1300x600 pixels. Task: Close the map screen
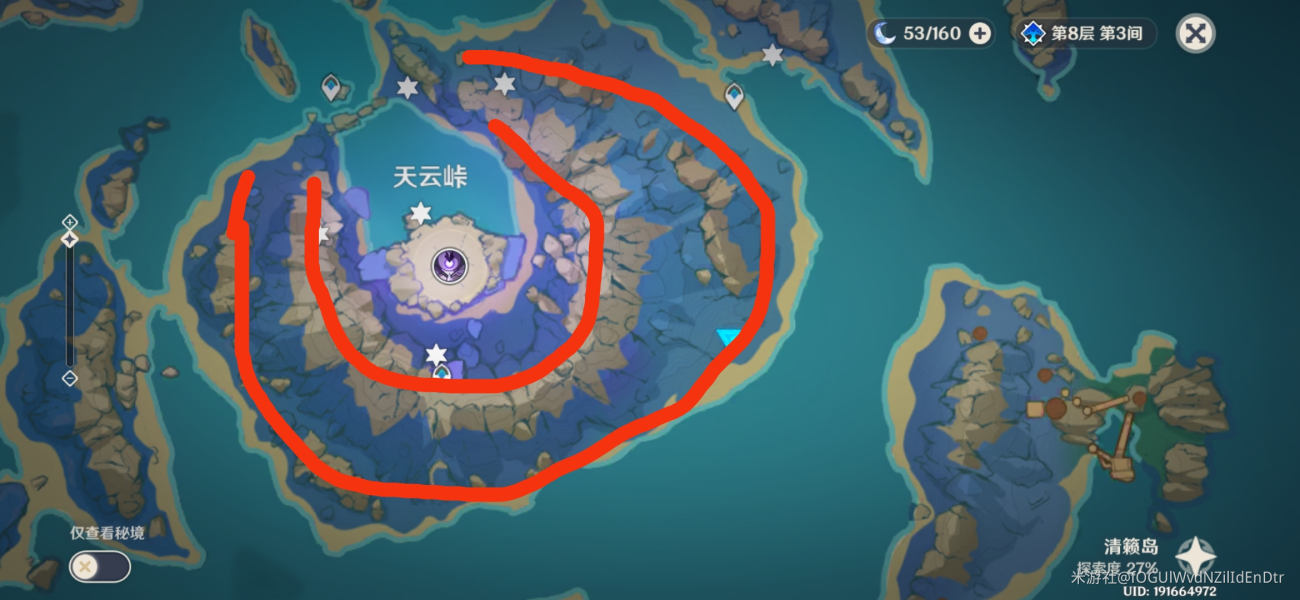(1194, 34)
